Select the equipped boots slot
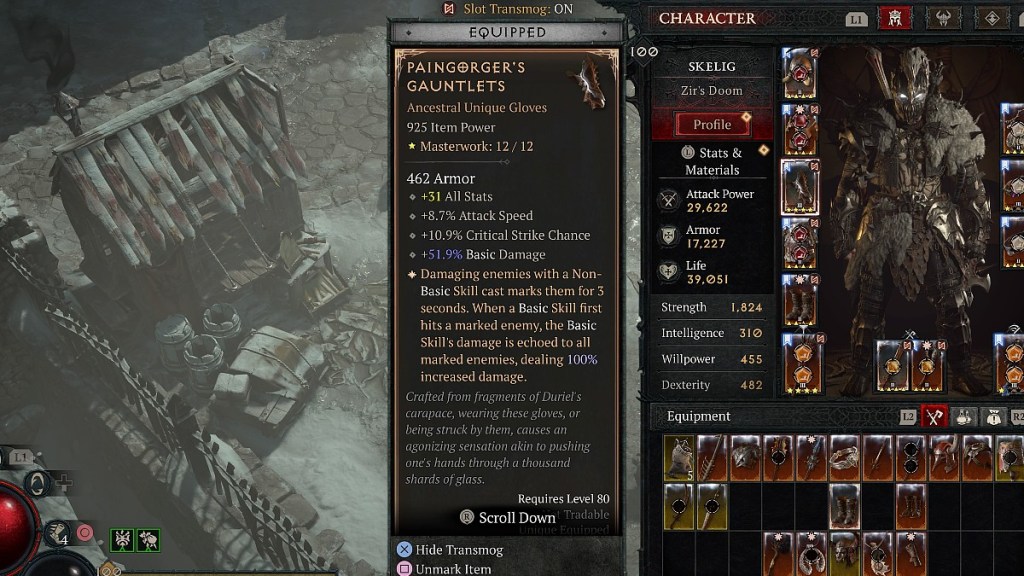 (x=799, y=301)
